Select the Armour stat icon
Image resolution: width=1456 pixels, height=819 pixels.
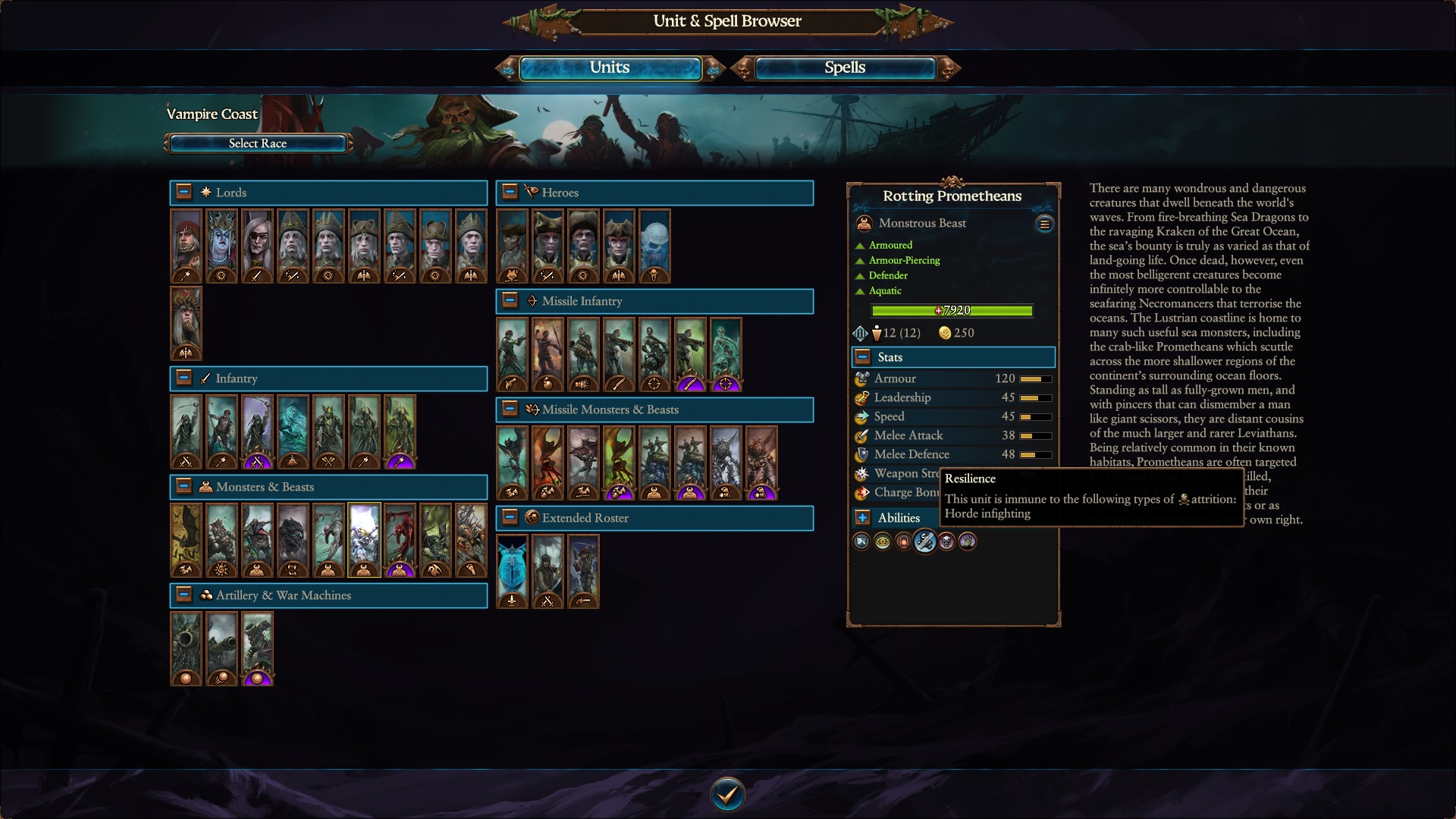(861, 378)
